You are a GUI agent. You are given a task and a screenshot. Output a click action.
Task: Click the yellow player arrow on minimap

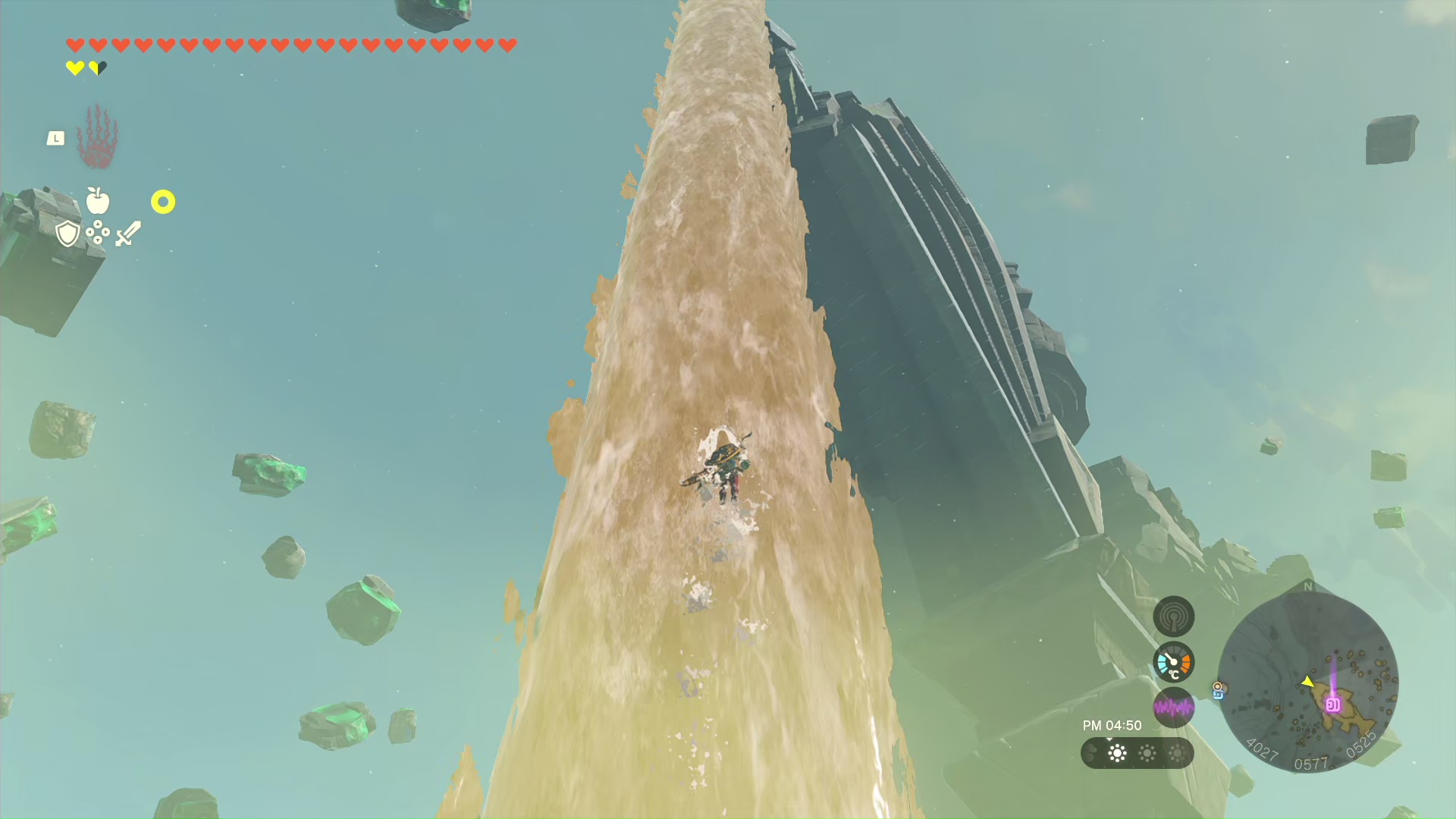(x=1307, y=682)
